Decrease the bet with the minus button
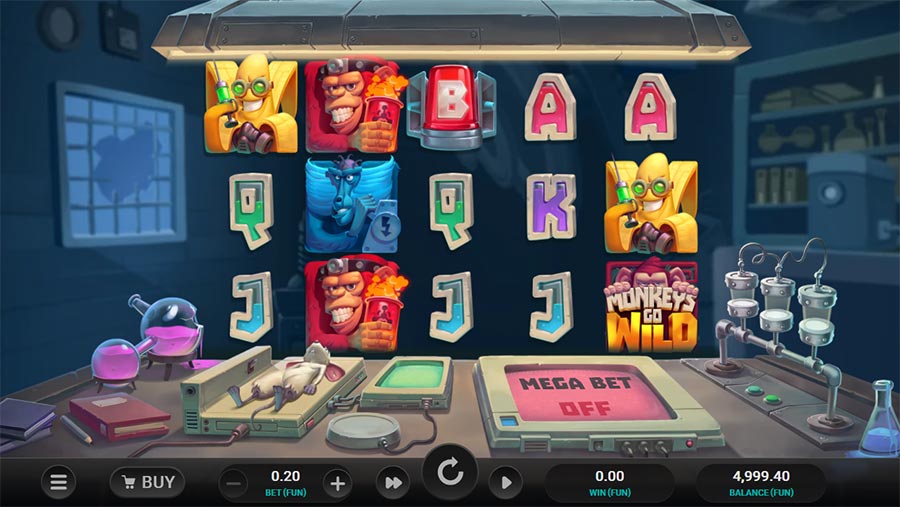The height and width of the screenshot is (507, 900). (x=233, y=484)
